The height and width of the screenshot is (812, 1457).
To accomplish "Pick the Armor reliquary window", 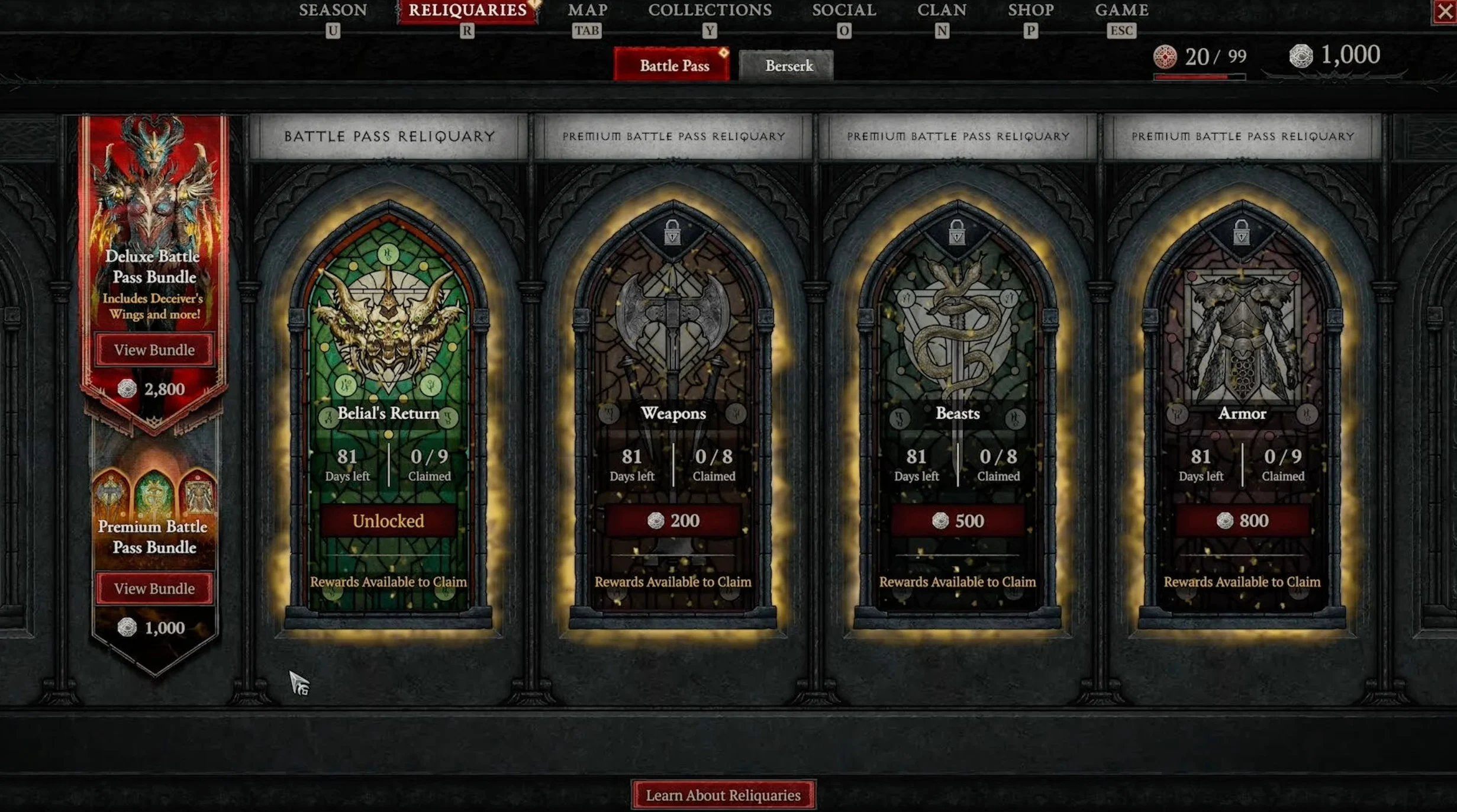I will (x=1242, y=355).
